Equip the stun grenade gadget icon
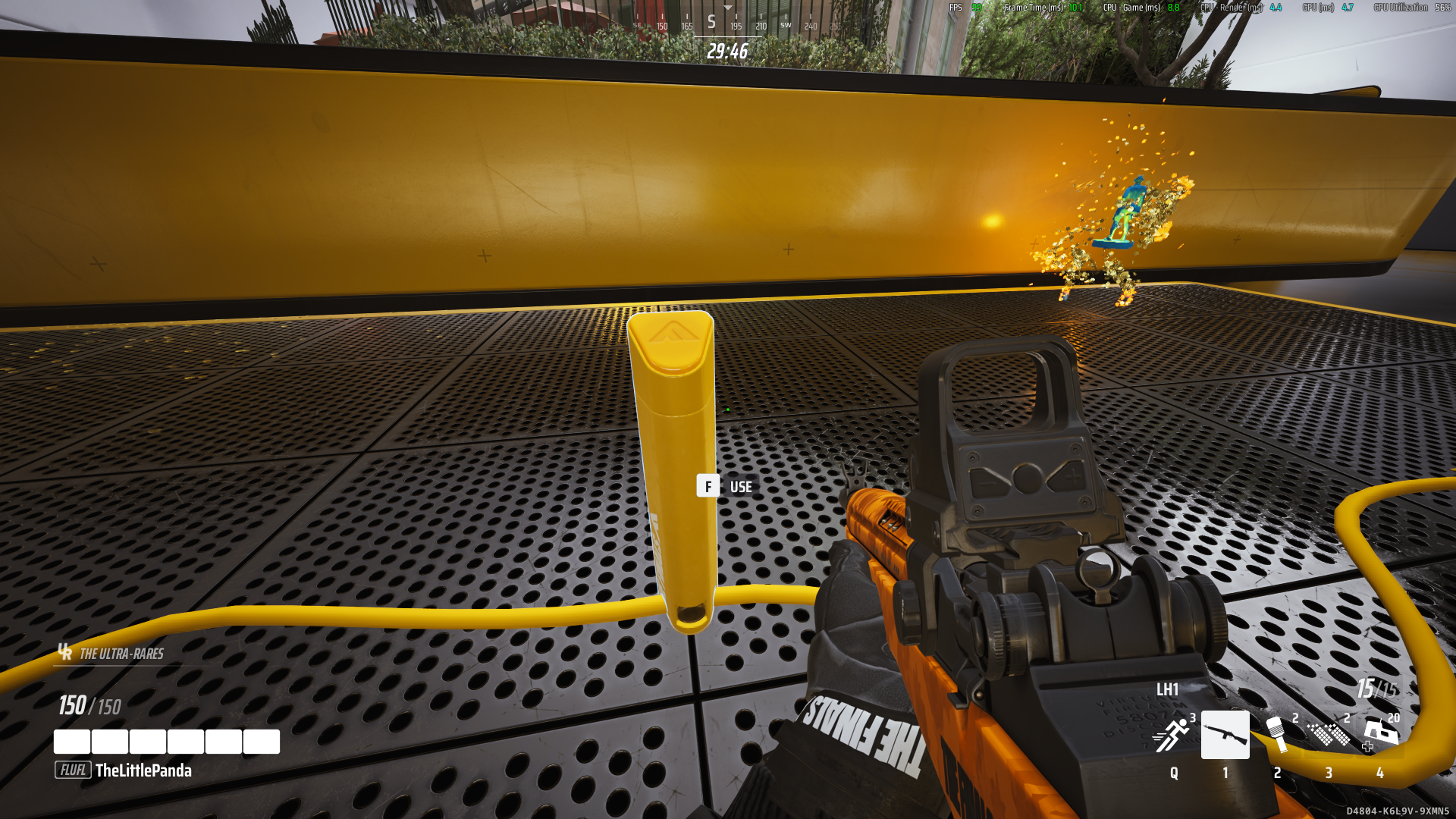This screenshot has height=819, width=1456. point(1276,735)
